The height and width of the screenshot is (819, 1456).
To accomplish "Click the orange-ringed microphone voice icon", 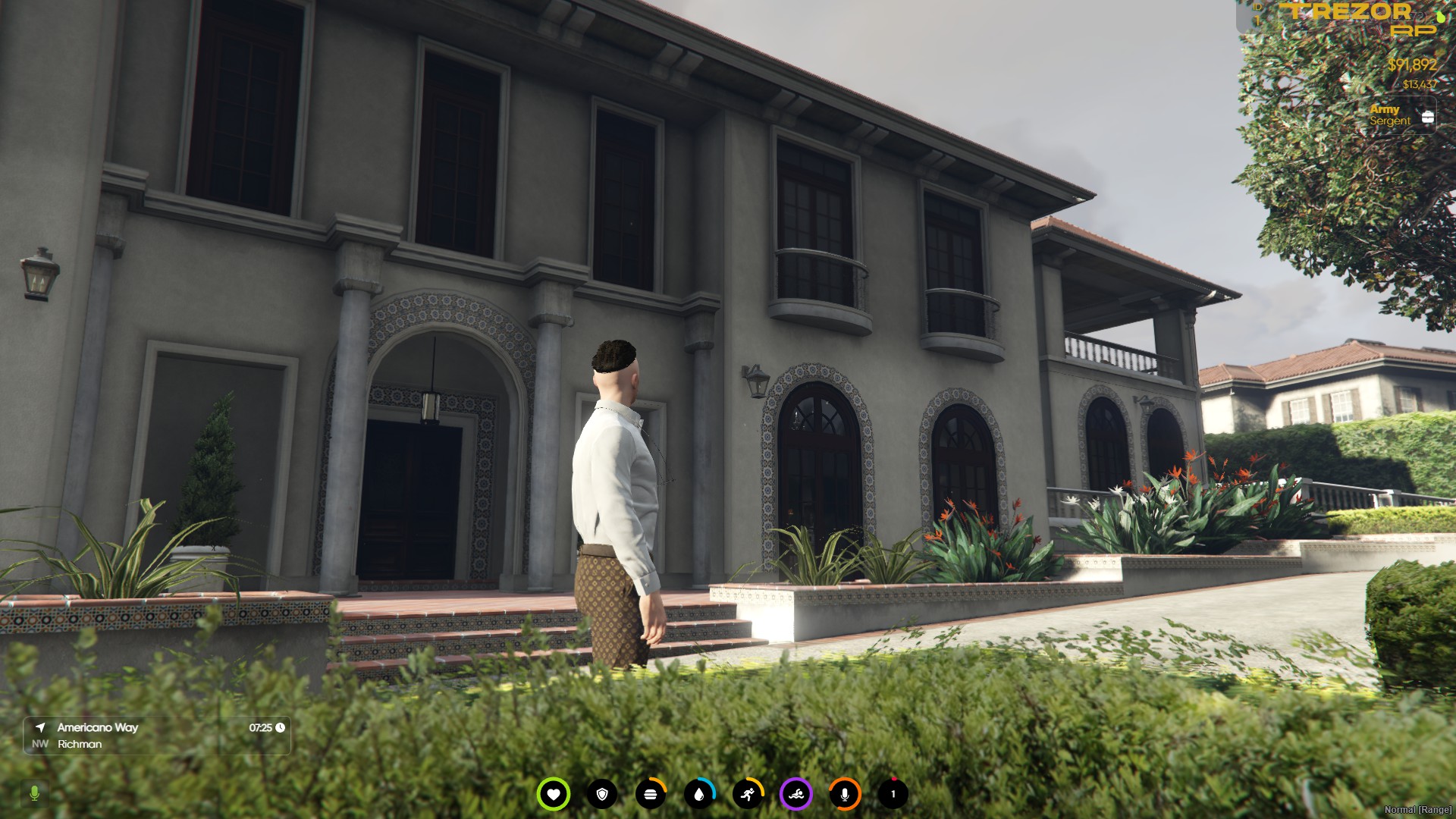I will [845, 794].
